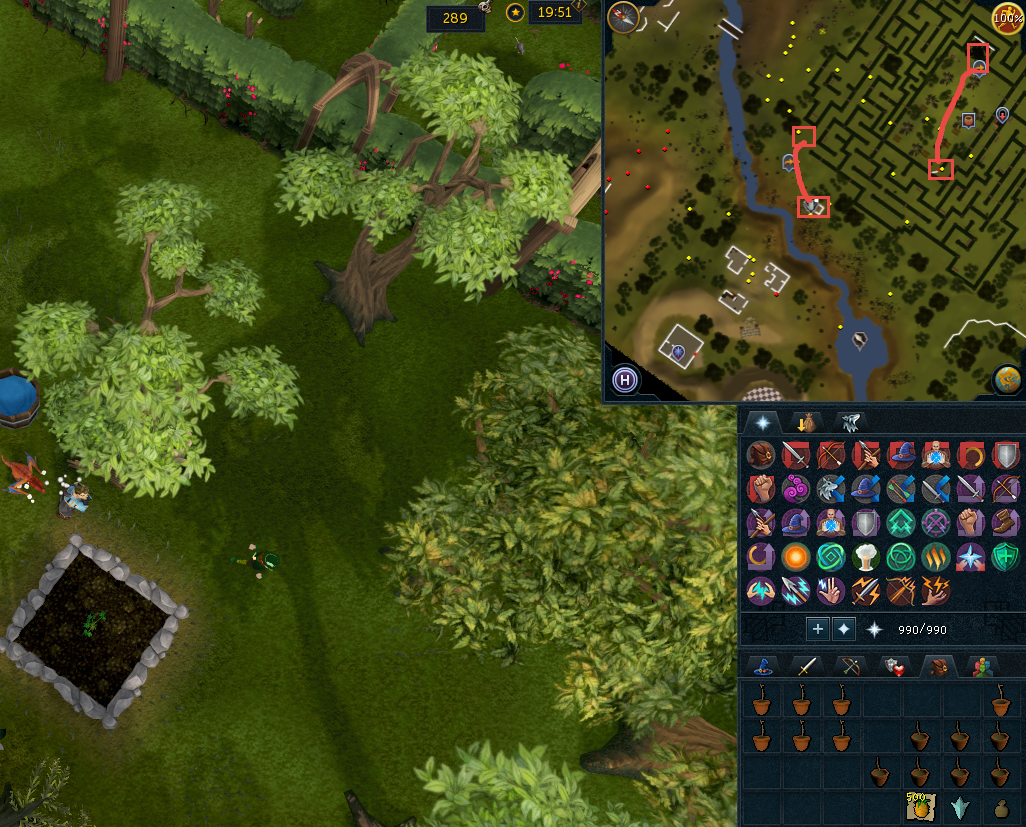Open the home teleport button

pyautogui.click(x=625, y=379)
